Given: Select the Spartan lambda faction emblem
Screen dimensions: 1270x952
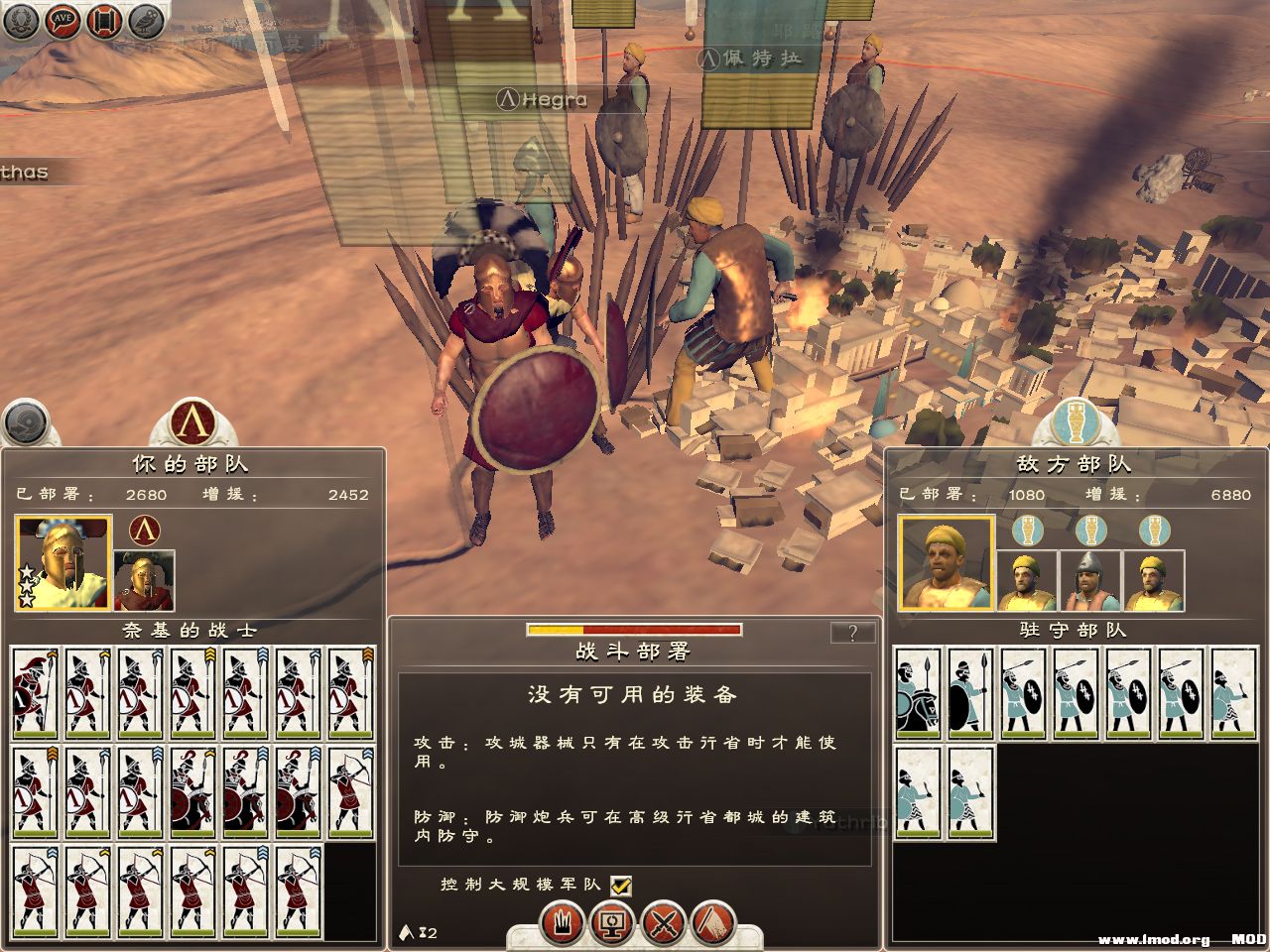Looking at the screenshot, I should click(x=192, y=422).
